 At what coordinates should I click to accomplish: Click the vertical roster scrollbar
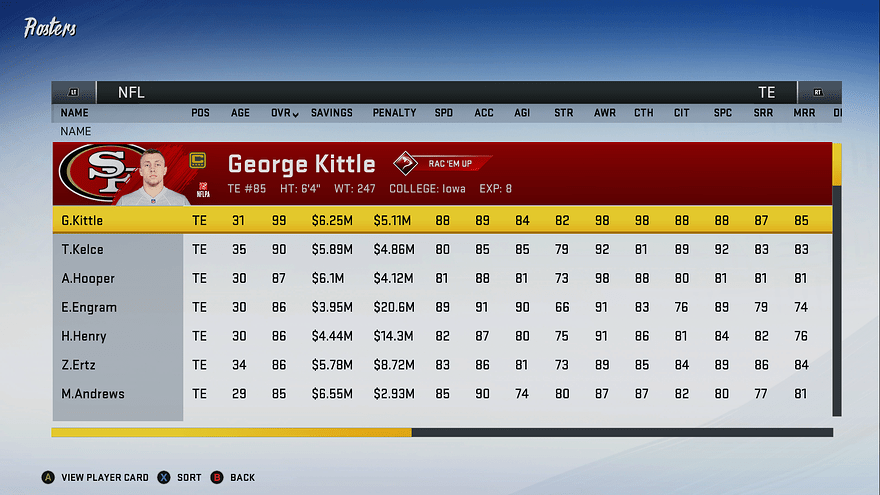pos(837,280)
